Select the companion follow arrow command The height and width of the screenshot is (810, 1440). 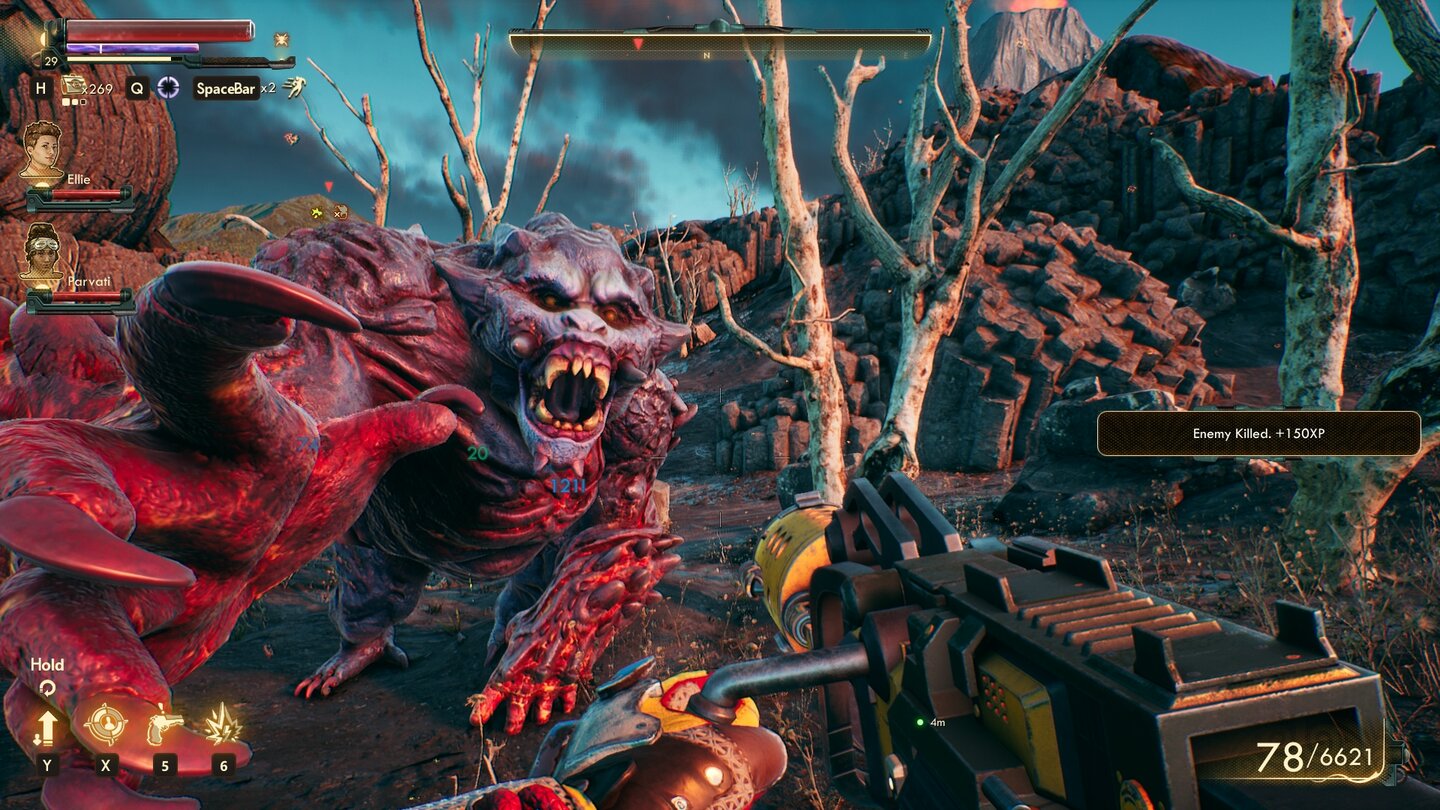coord(47,726)
